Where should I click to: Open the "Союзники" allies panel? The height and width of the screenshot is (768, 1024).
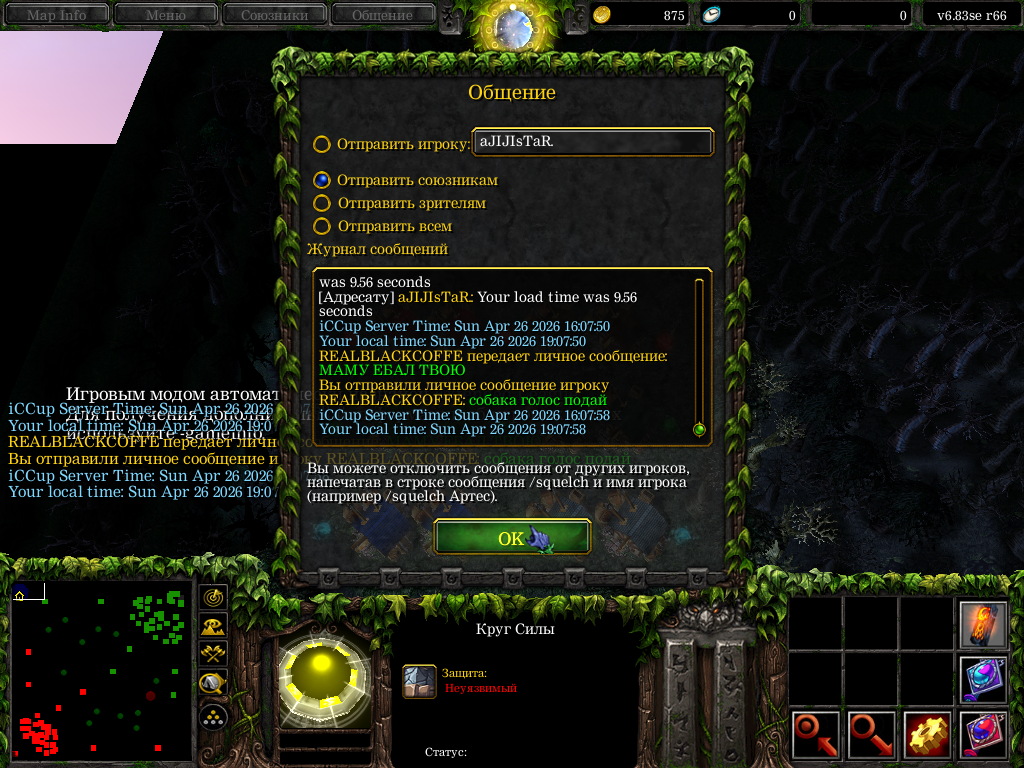(x=273, y=15)
